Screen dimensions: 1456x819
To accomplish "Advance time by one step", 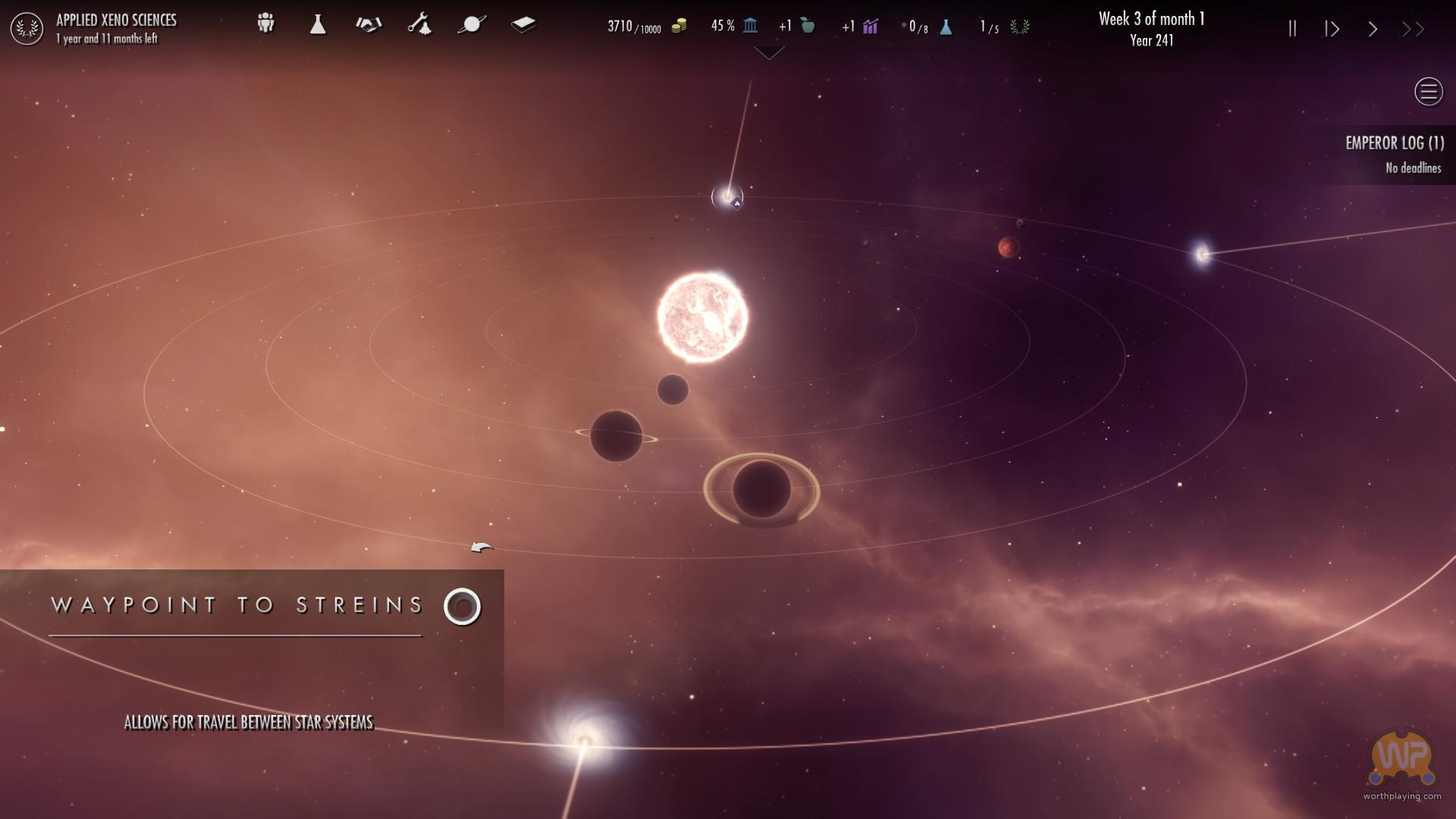I will click(1332, 29).
